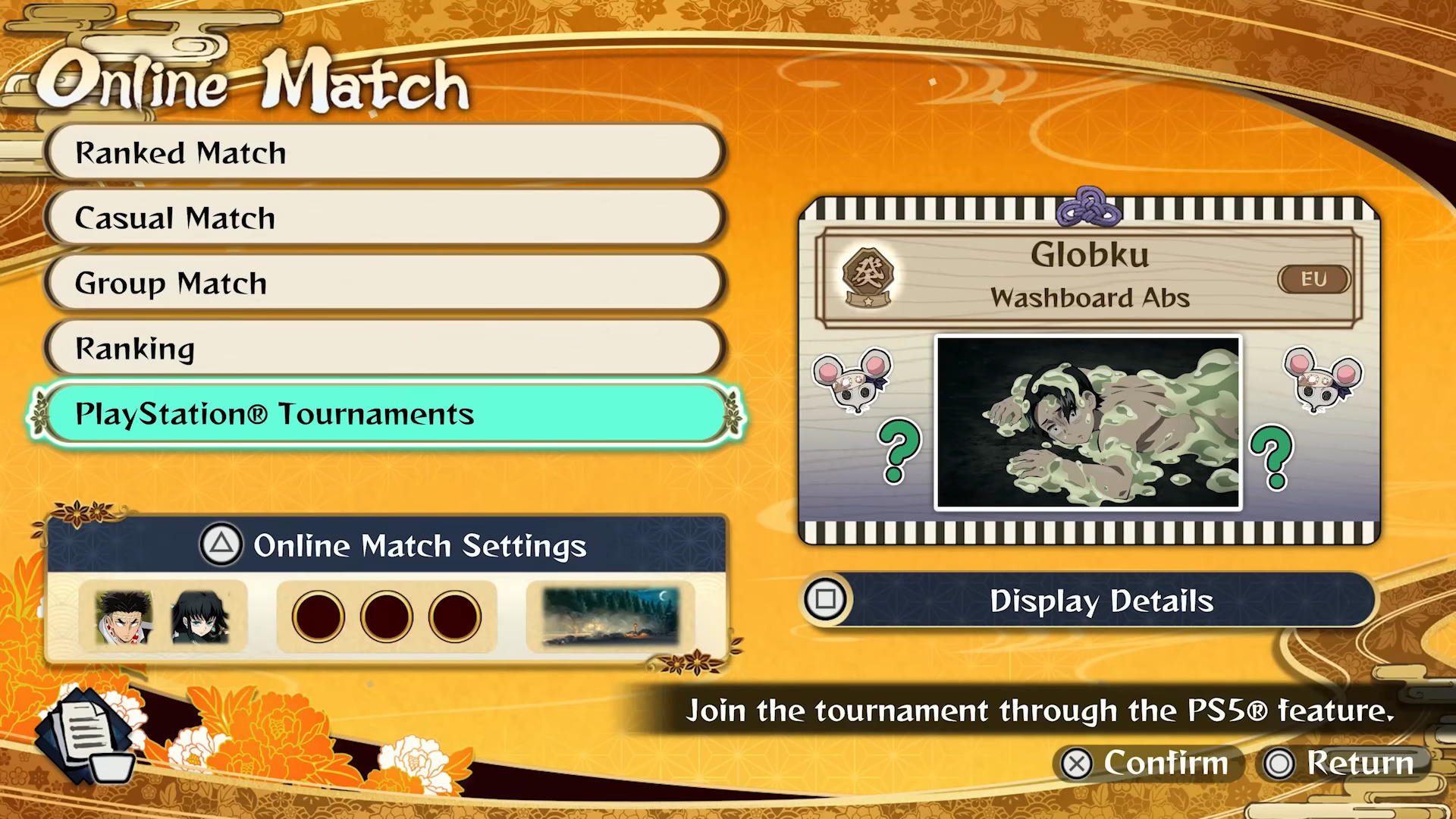The height and width of the screenshot is (819, 1456).
Task: Select Ranked Match from the menu
Action: pos(384,153)
